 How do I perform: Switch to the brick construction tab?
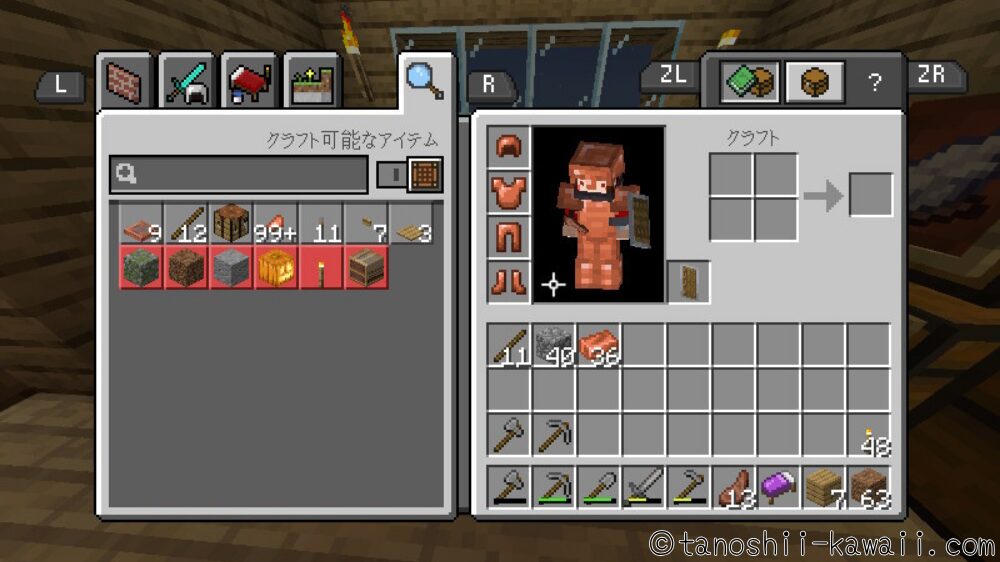pos(125,83)
